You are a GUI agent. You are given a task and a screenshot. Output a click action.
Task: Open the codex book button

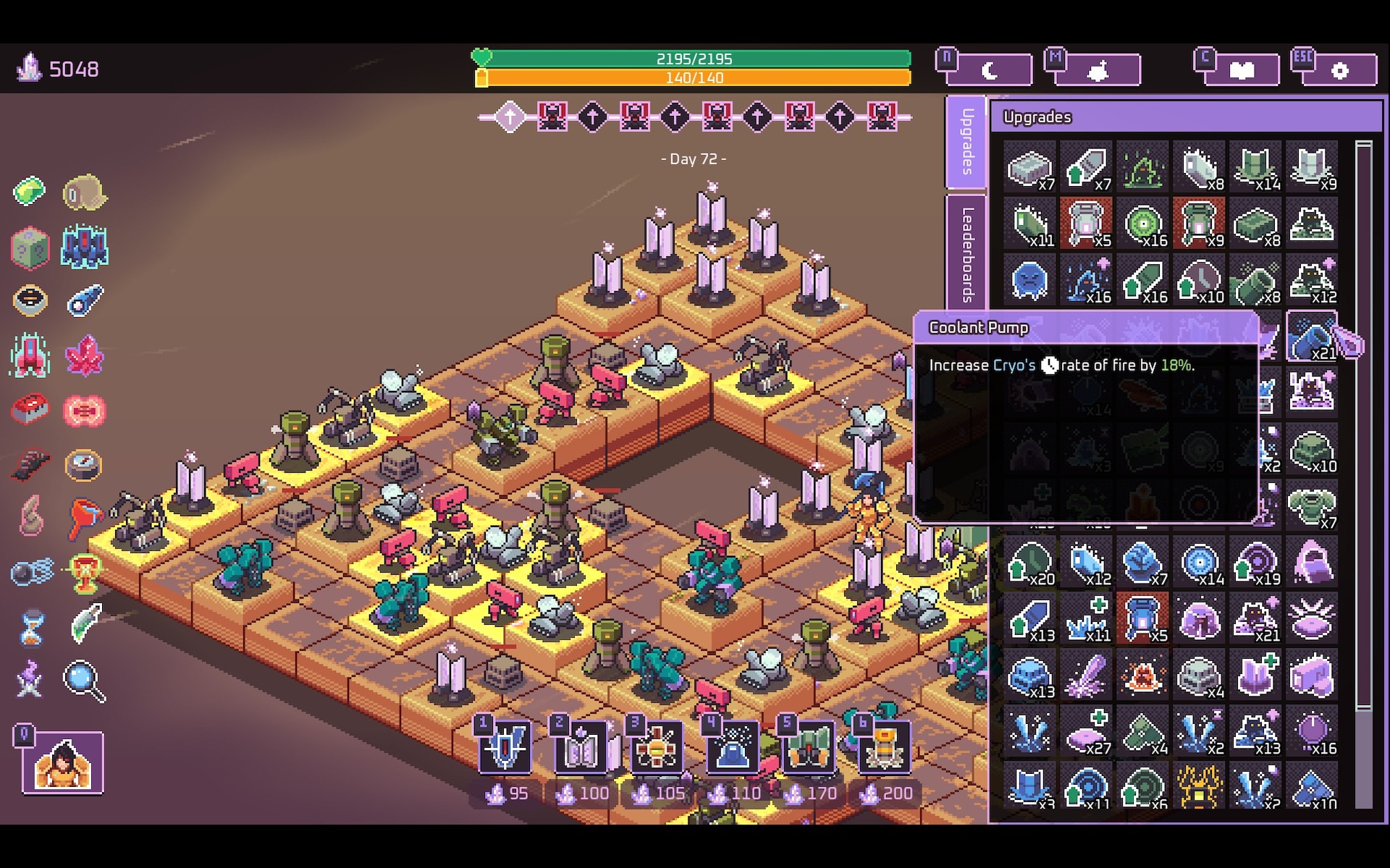click(1242, 70)
